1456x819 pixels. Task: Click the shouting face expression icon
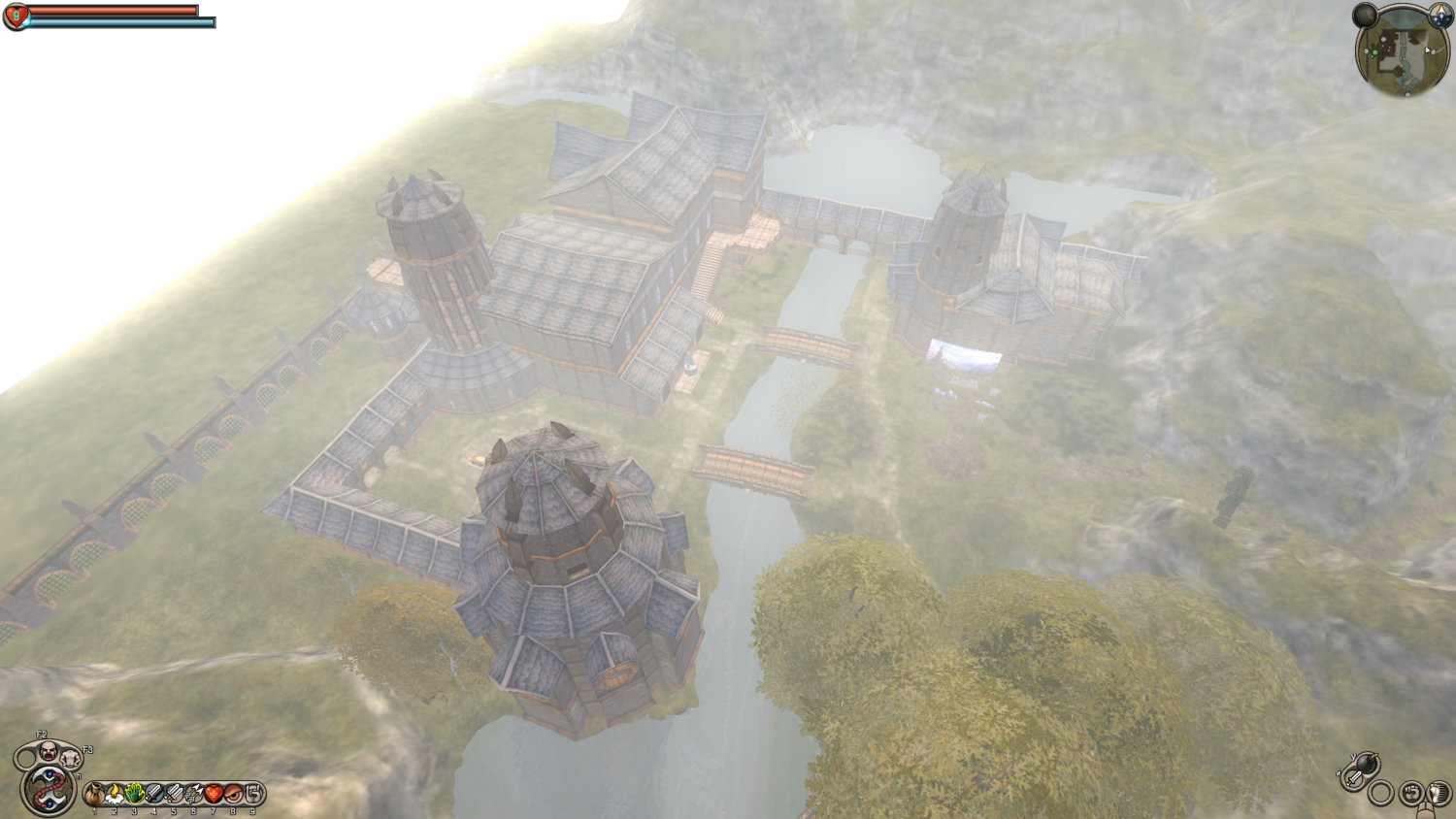tap(48, 750)
